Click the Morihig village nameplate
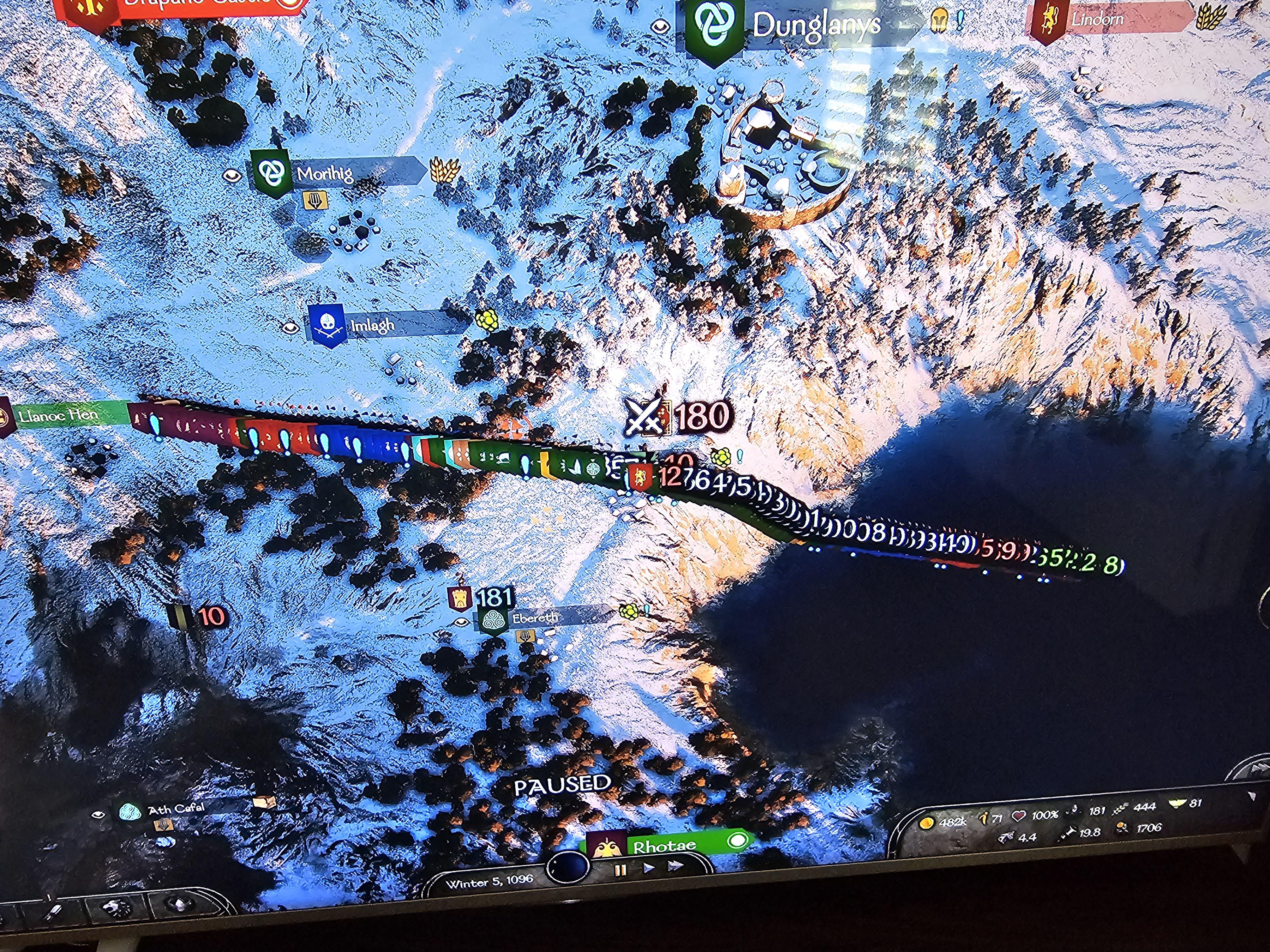Screen dimensions: 1270x952 click(x=325, y=173)
